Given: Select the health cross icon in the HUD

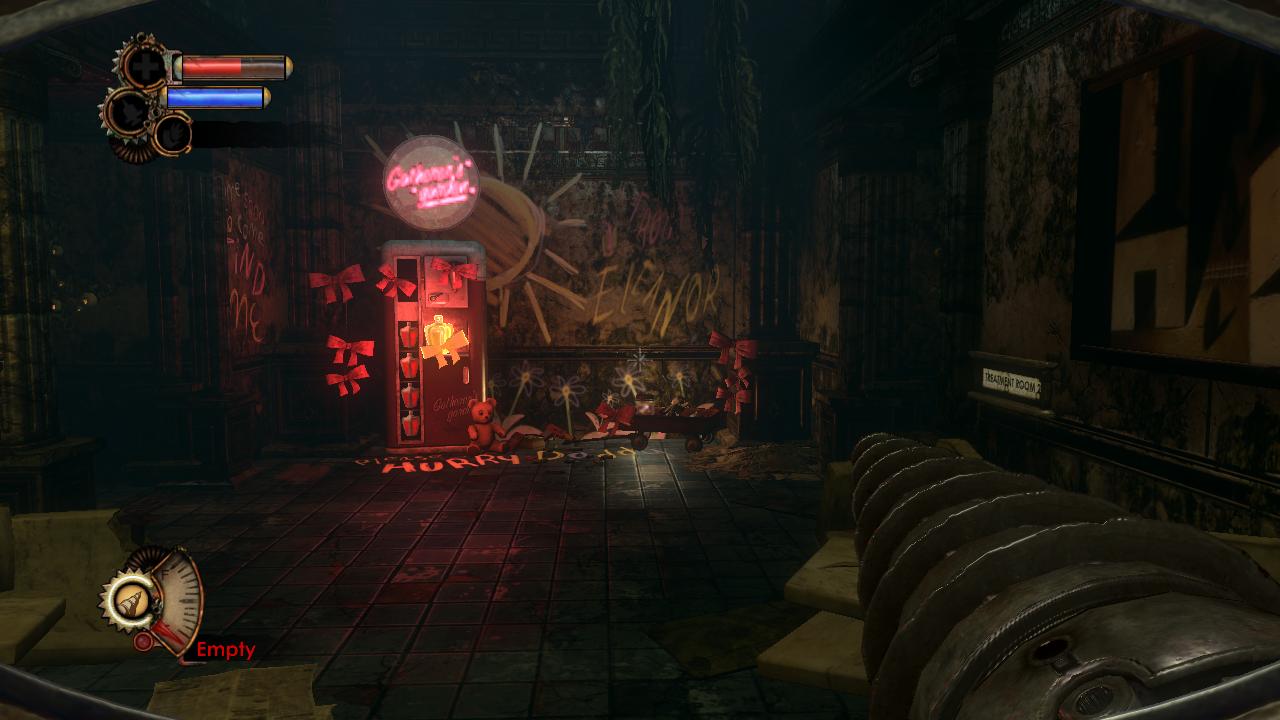Looking at the screenshot, I should tap(148, 66).
